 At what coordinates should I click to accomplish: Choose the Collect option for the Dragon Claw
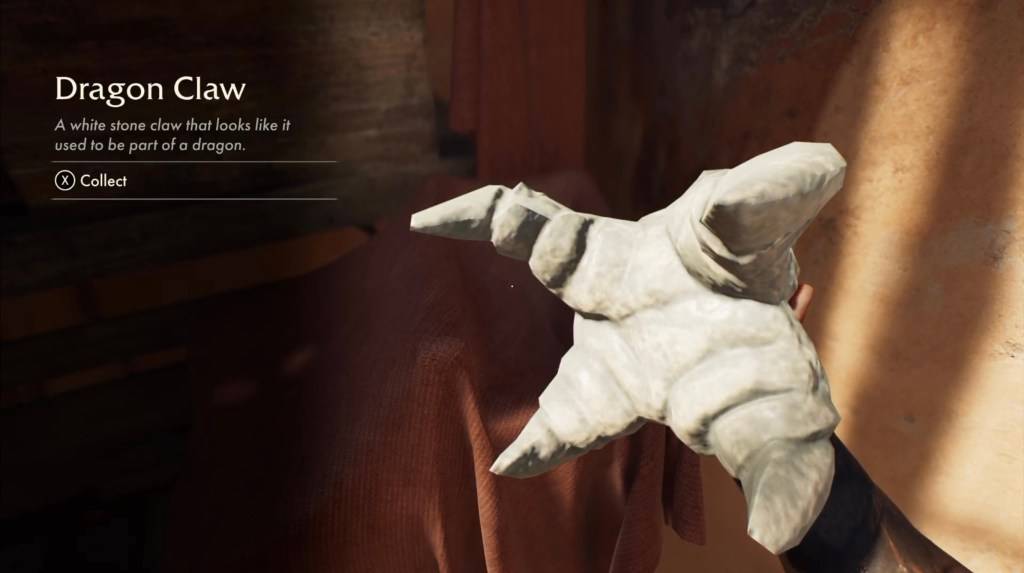tap(92, 181)
